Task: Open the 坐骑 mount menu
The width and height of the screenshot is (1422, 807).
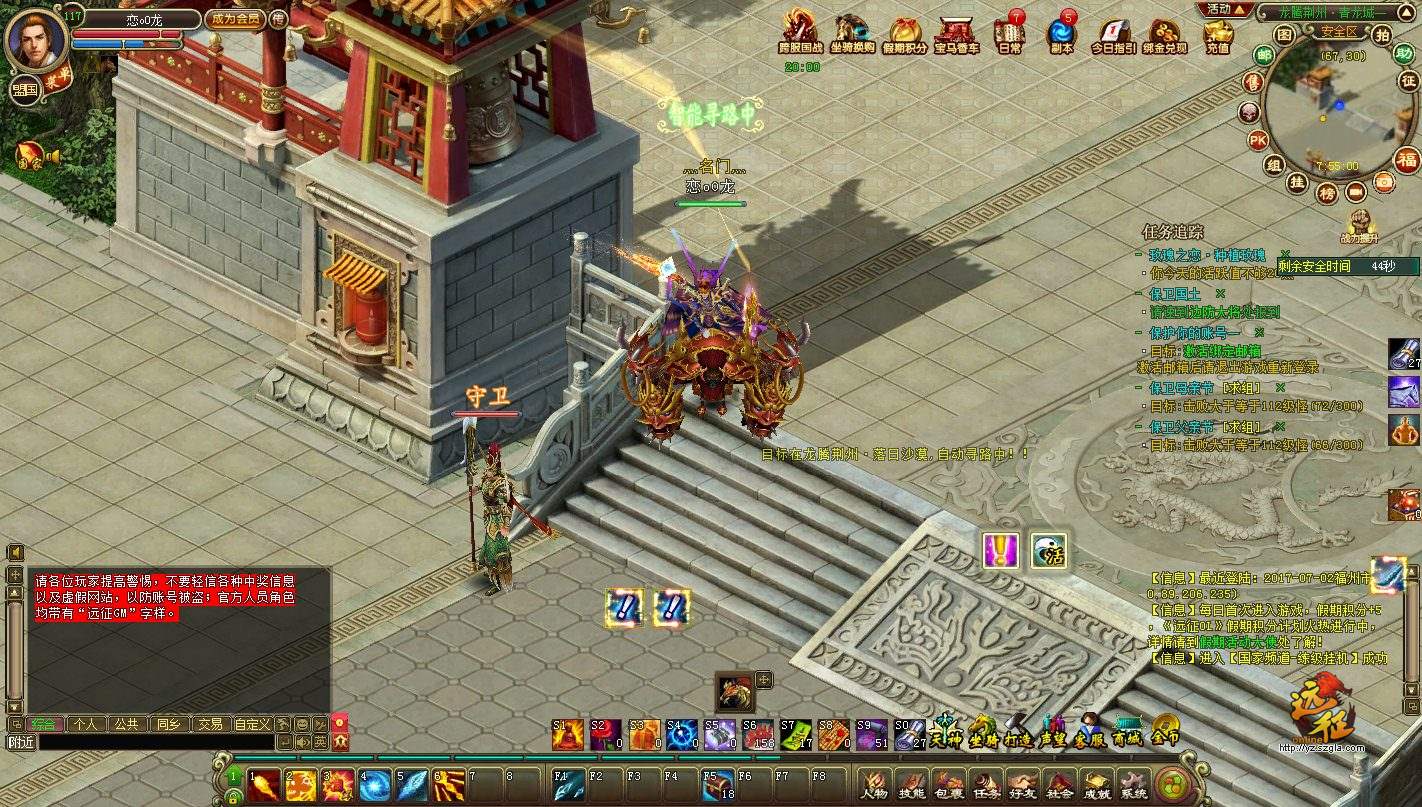Action: pos(983,729)
